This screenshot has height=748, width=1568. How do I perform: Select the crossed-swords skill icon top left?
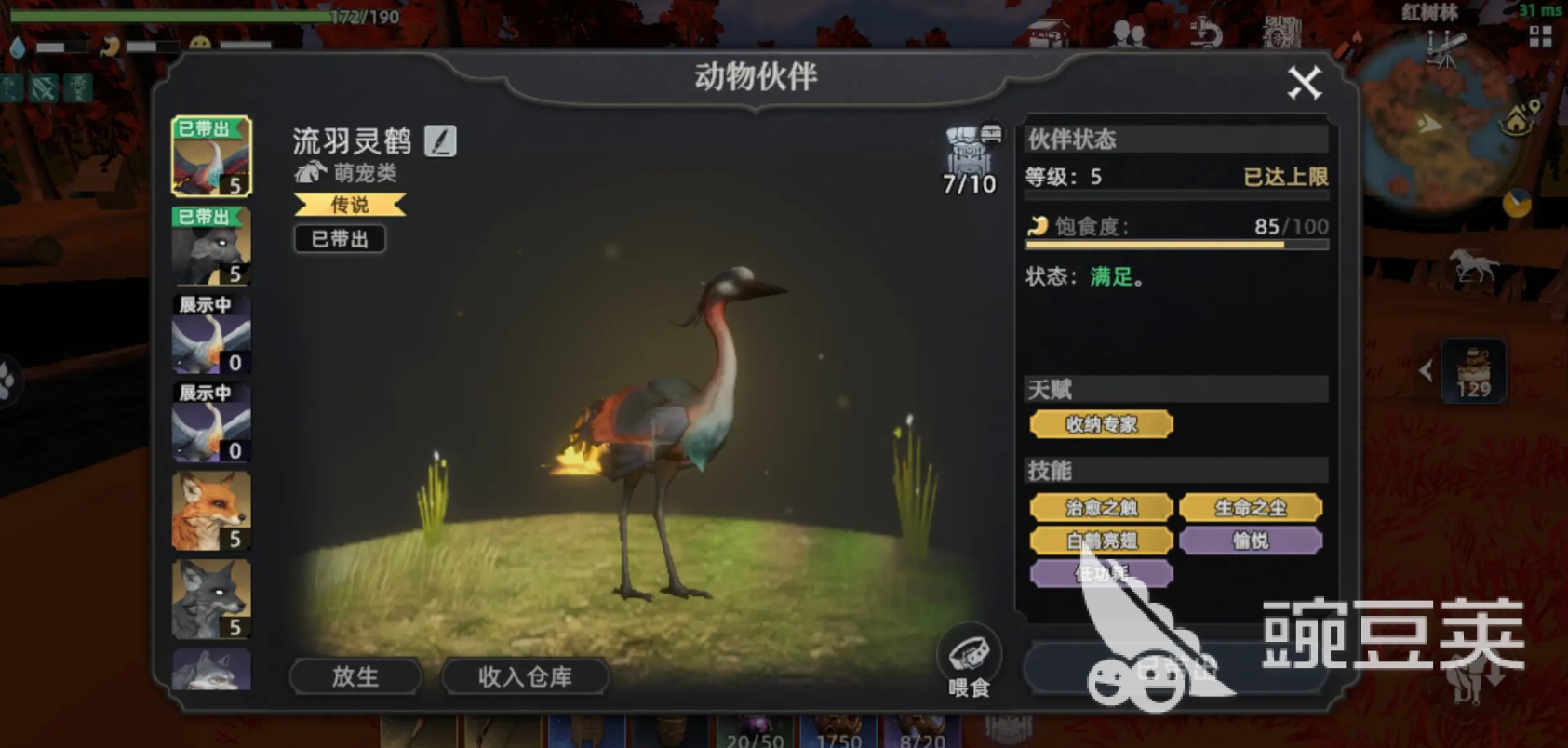point(43,87)
